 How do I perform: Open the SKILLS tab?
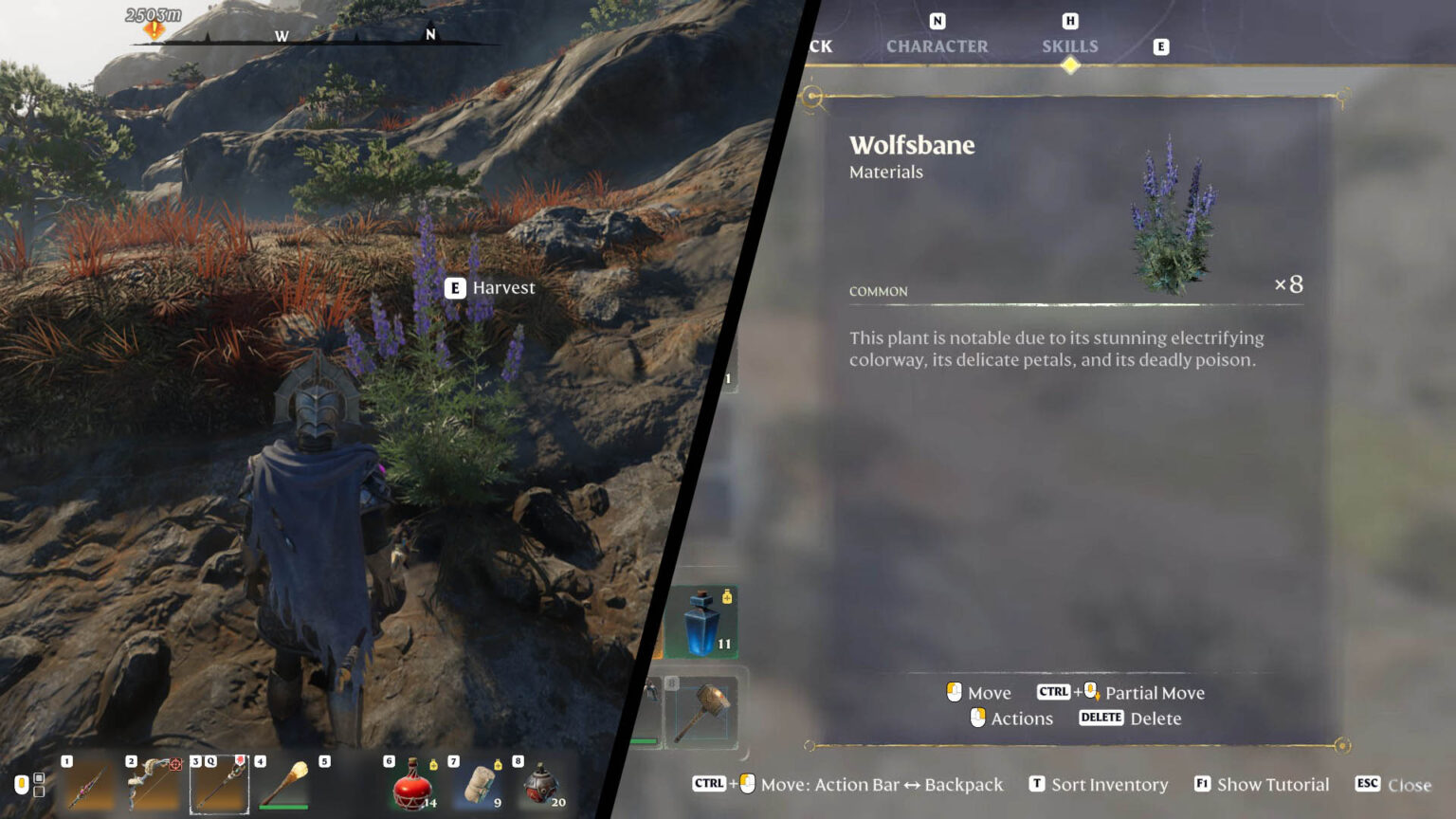(1069, 45)
